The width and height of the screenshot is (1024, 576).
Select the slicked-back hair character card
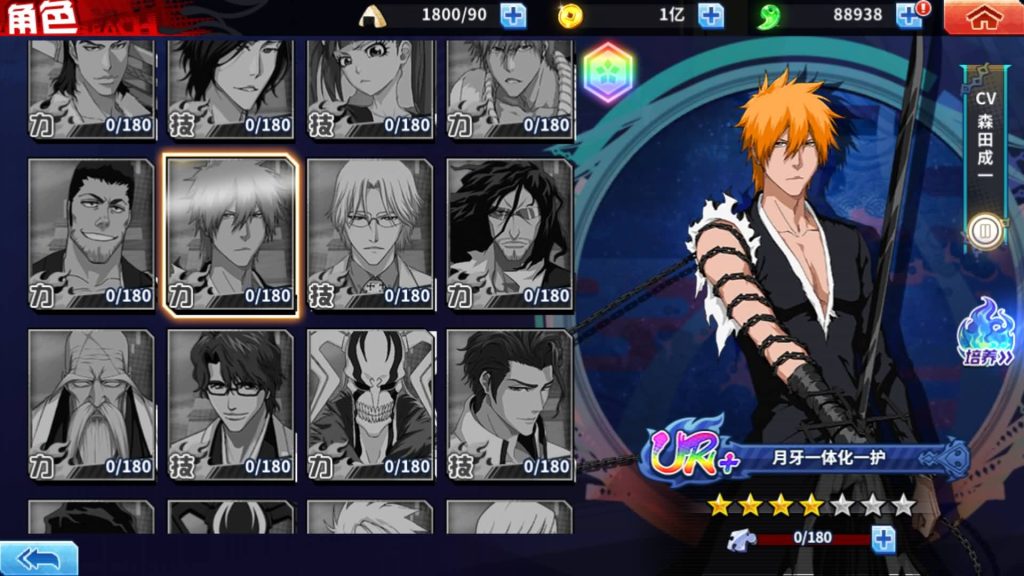pyautogui.click(x=509, y=405)
